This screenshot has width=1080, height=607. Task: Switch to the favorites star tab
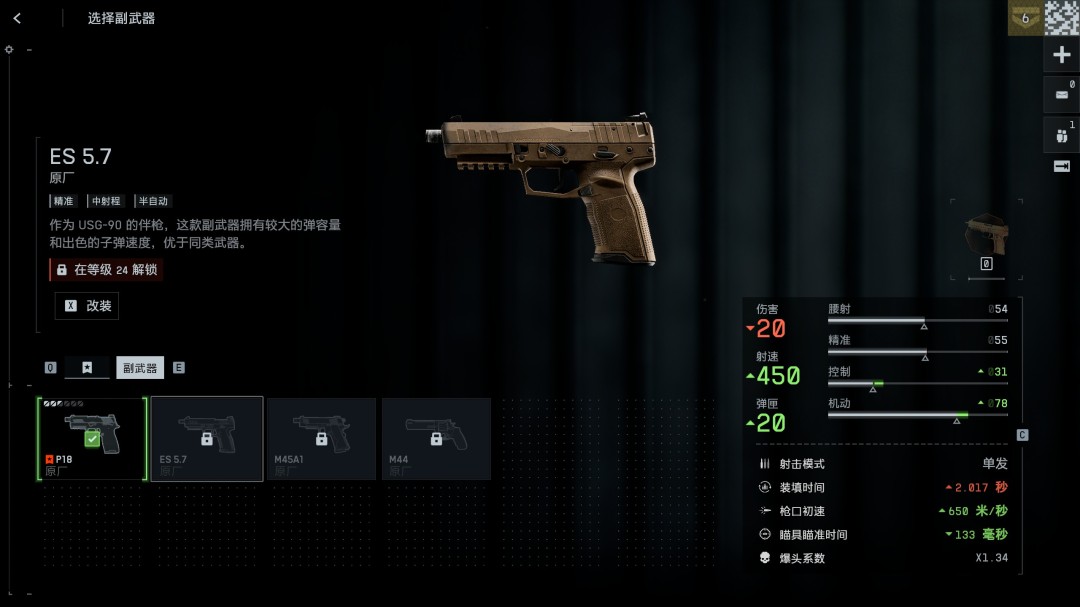87,367
